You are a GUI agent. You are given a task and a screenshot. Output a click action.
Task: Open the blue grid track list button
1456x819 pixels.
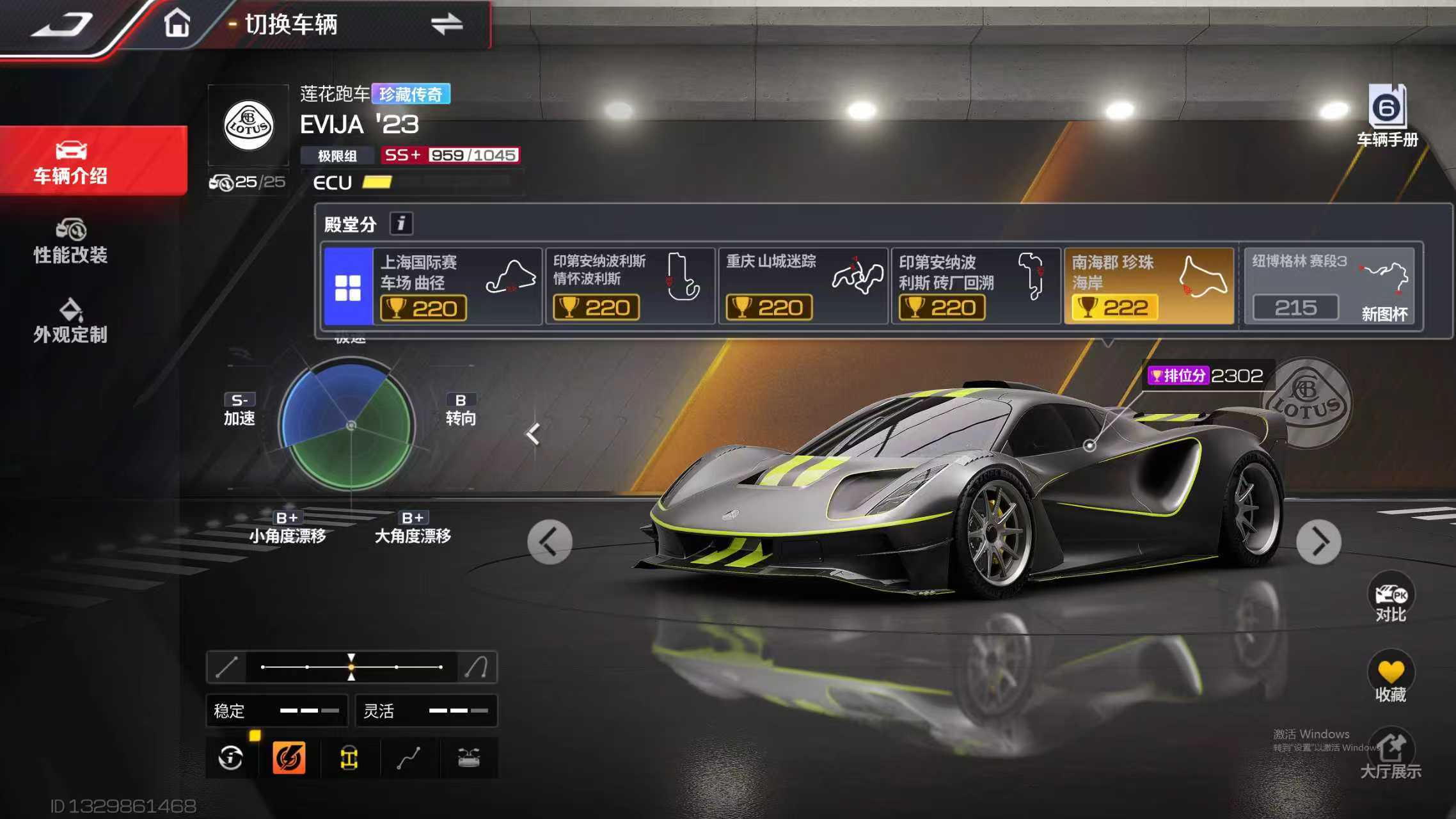(348, 287)
